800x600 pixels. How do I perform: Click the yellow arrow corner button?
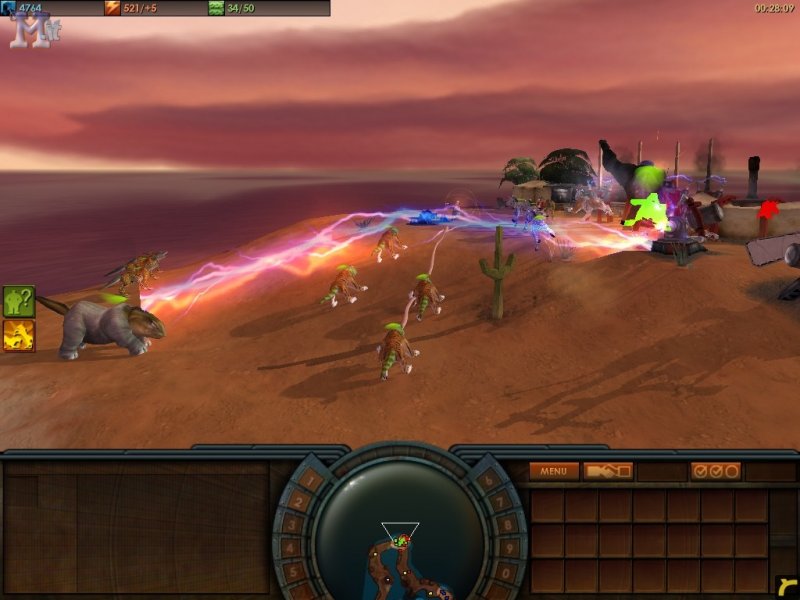pyautogui.click(x=786, y=586)
